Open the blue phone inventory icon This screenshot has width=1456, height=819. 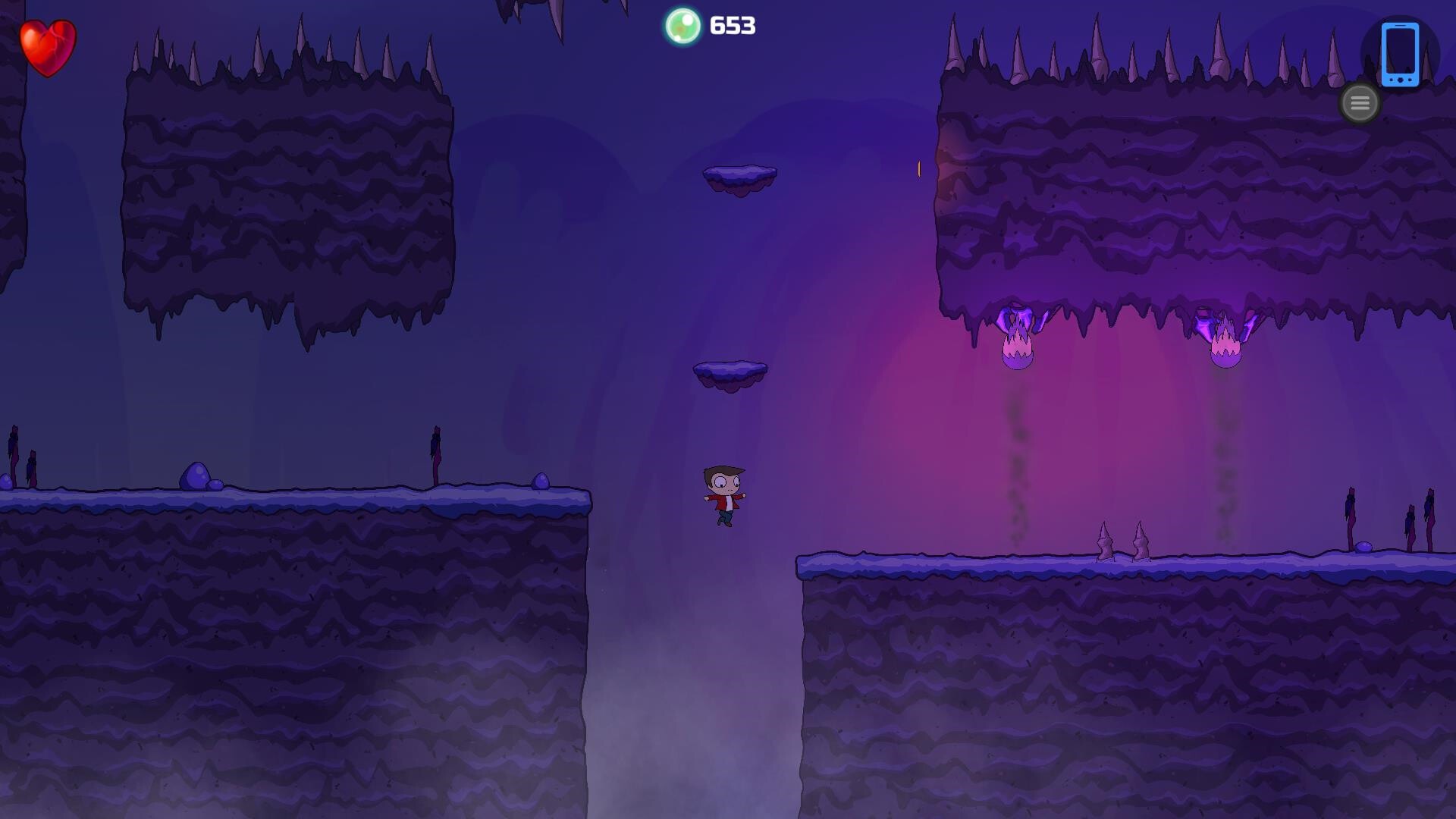point(1400,55)
